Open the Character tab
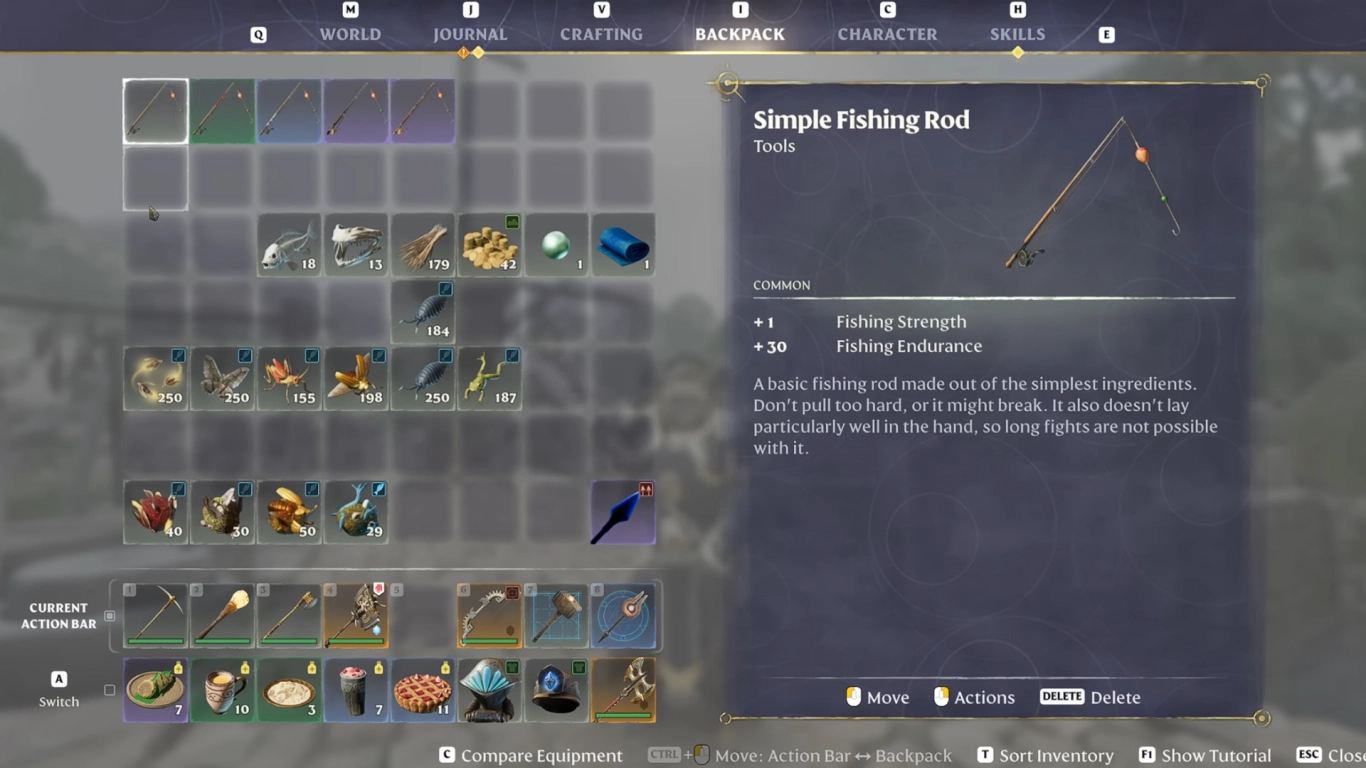Screen dimensions: 1366x768 887,33
